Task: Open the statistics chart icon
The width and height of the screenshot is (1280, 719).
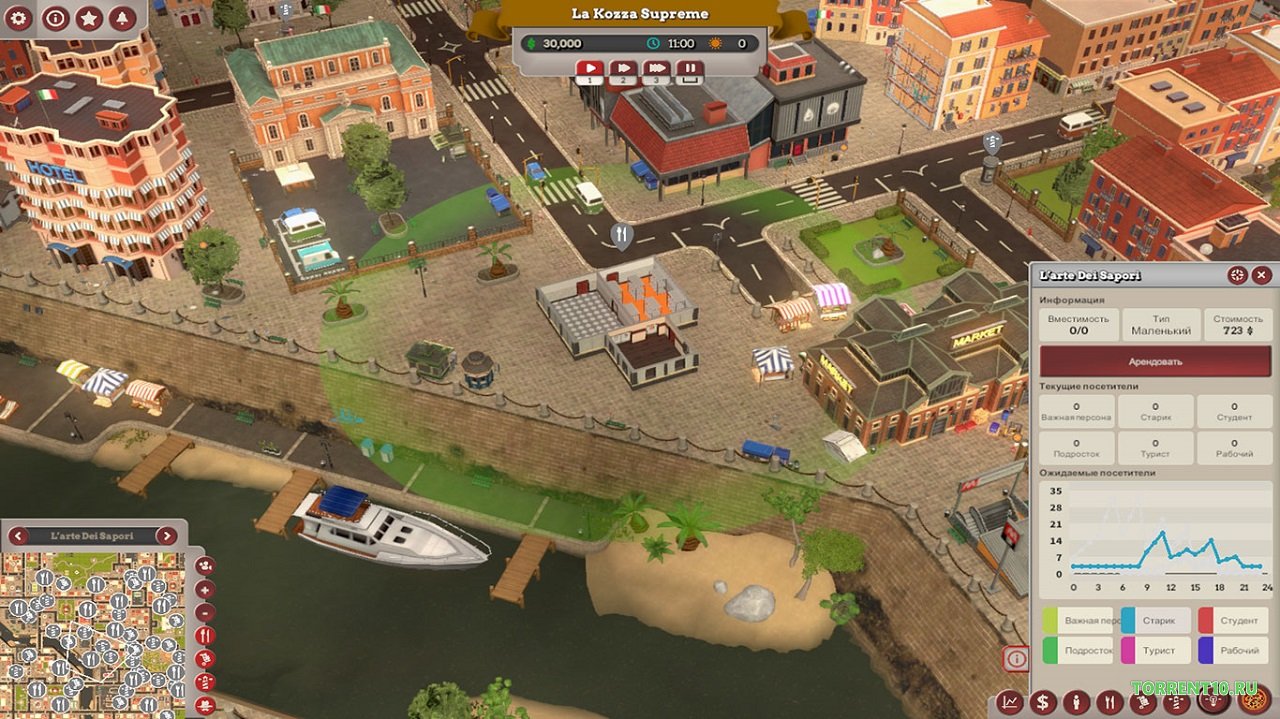Action: click(1010, 702)
